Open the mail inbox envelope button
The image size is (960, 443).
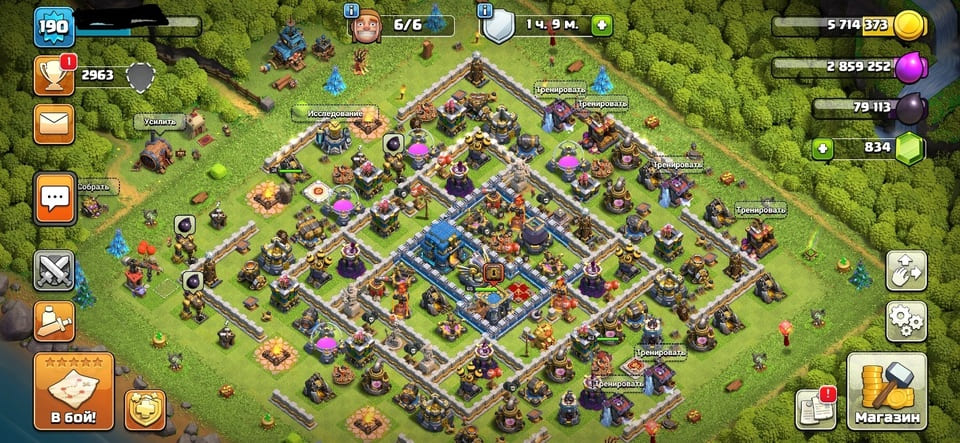(54, 124)
